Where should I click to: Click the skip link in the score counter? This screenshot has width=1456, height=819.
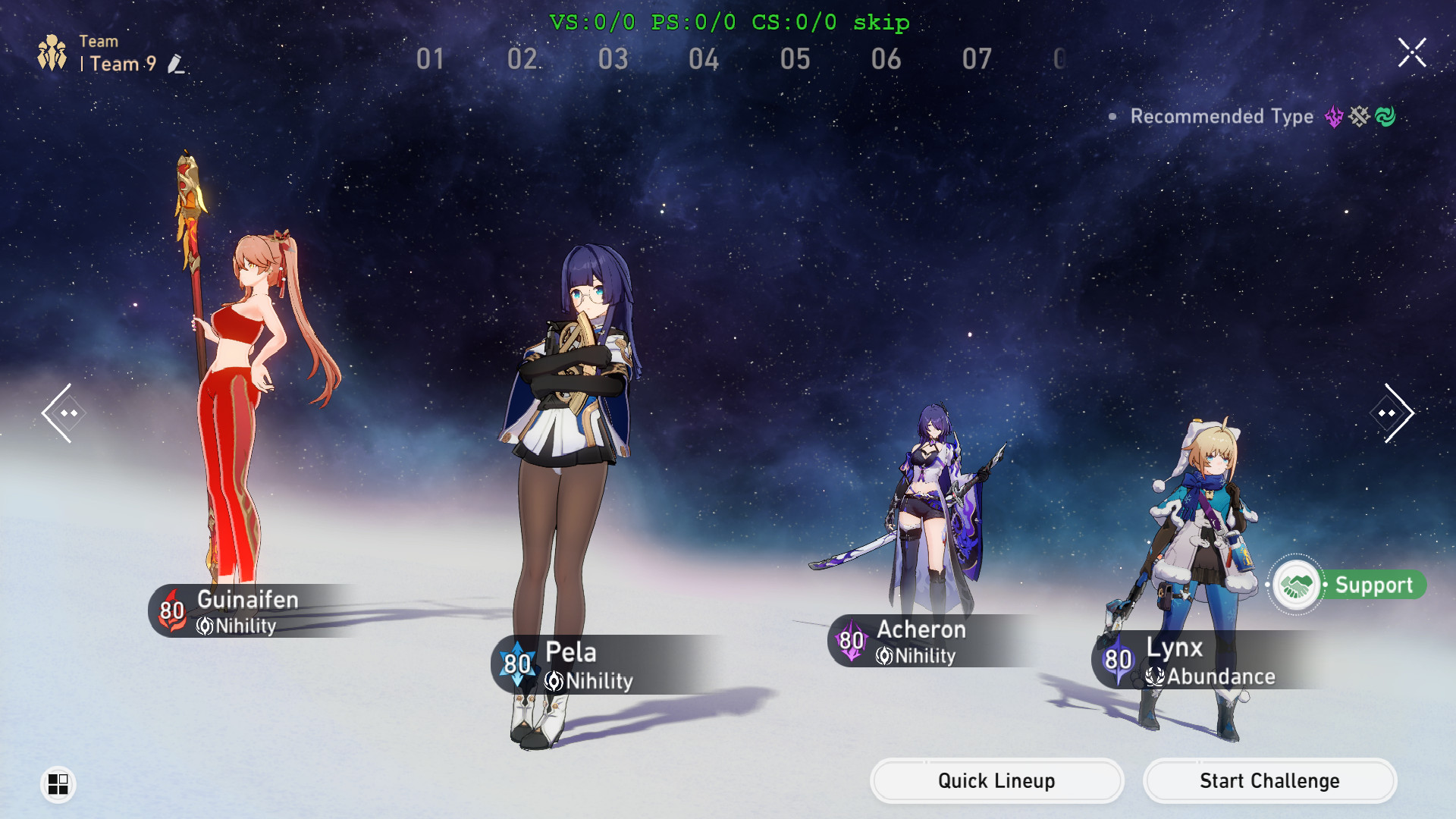[x=882, y=23]
